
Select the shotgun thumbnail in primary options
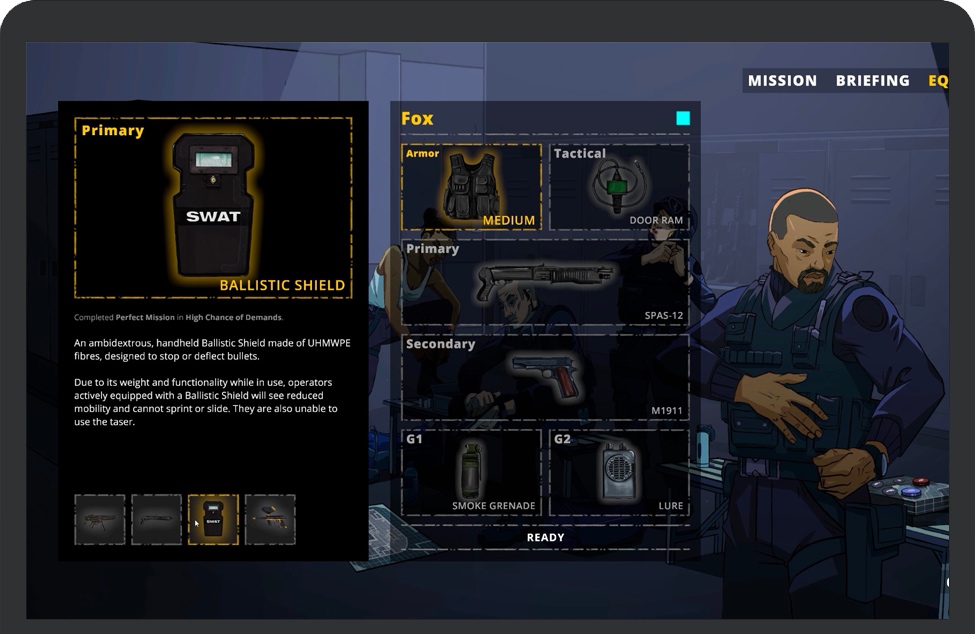(157, 520)
